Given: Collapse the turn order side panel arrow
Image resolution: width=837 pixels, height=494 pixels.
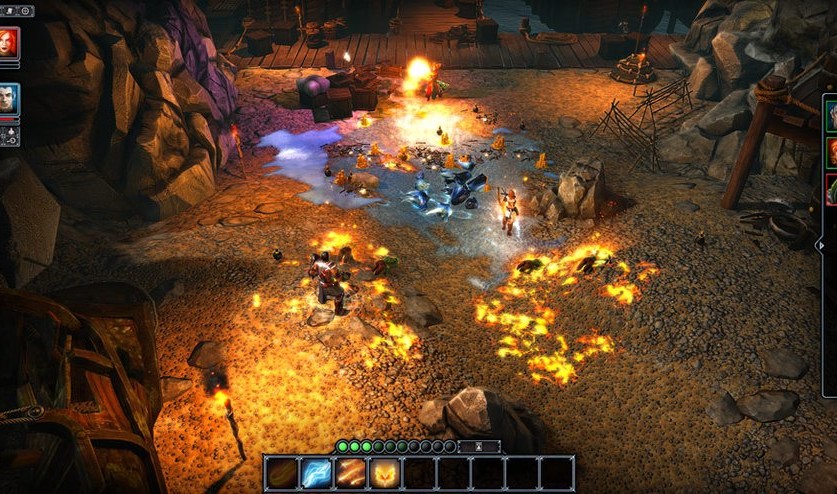Looking at the screenshot, I should click(821, 244).
